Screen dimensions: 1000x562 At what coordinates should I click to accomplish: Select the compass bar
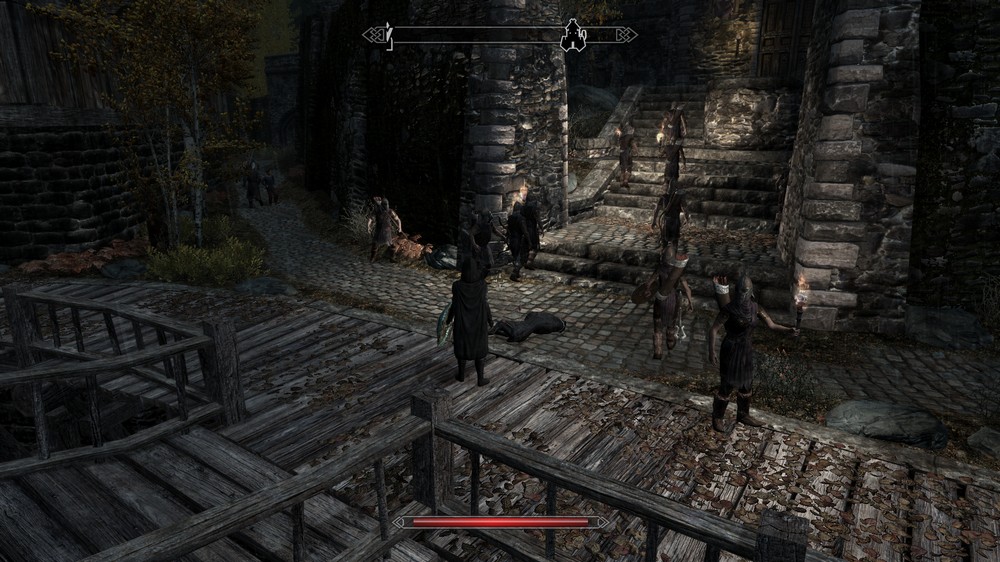480,35
